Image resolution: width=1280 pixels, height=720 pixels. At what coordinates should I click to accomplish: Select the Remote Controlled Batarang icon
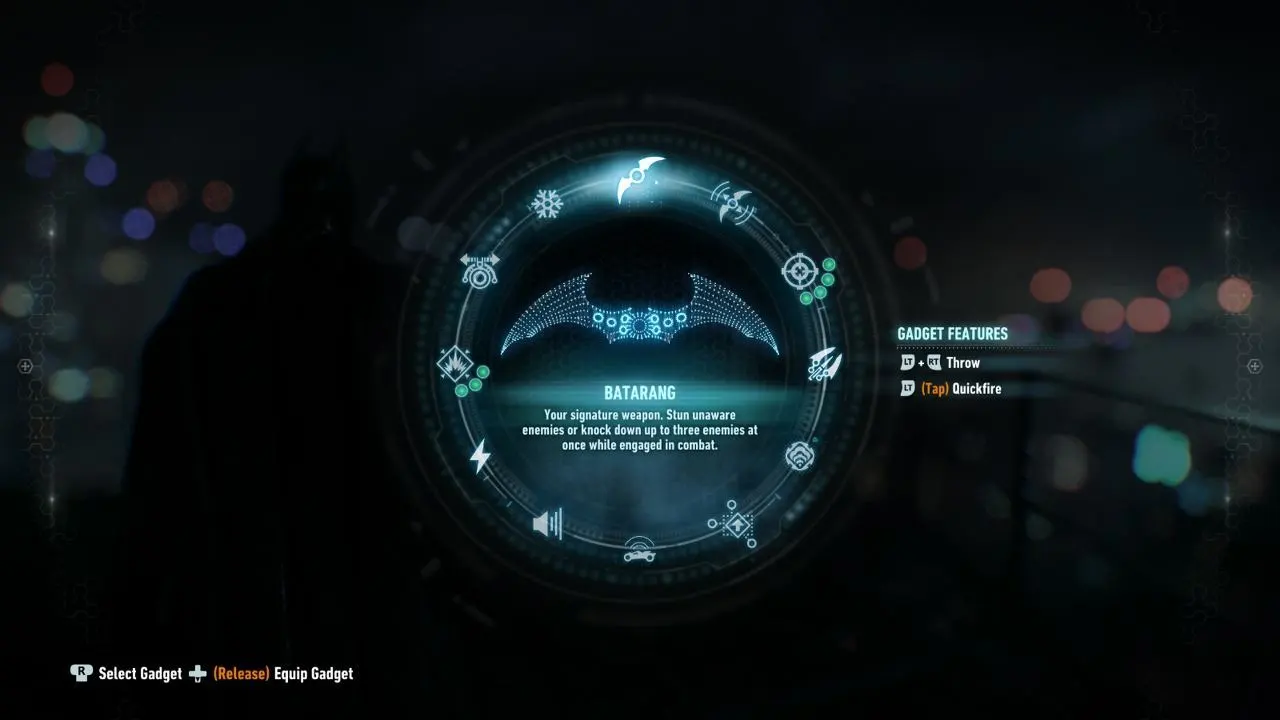[735, 205]
